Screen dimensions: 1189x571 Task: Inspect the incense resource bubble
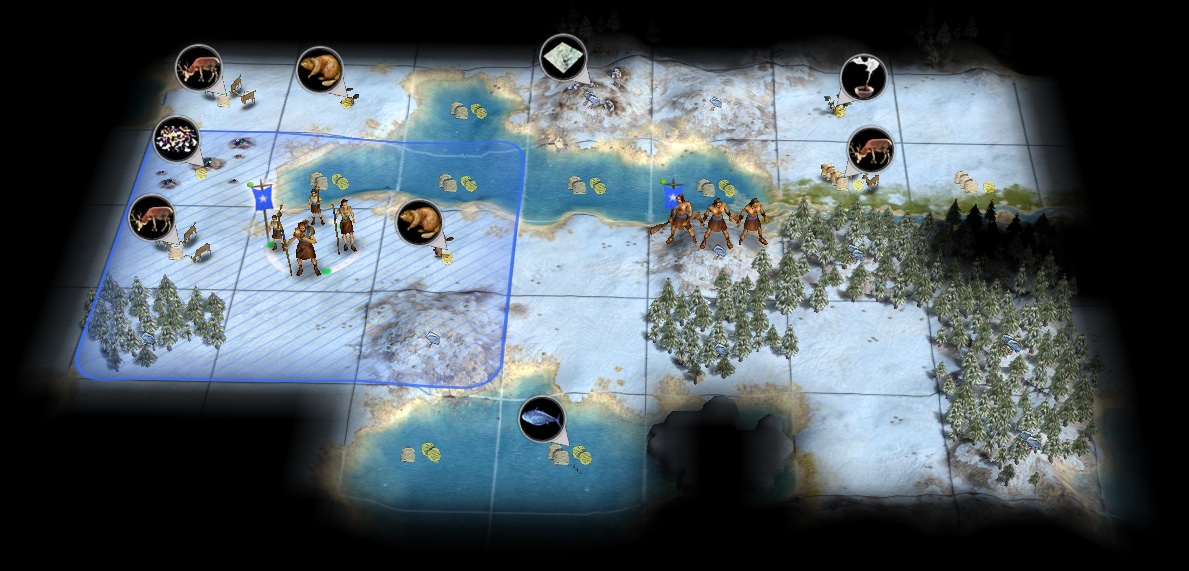pos(862,77)
